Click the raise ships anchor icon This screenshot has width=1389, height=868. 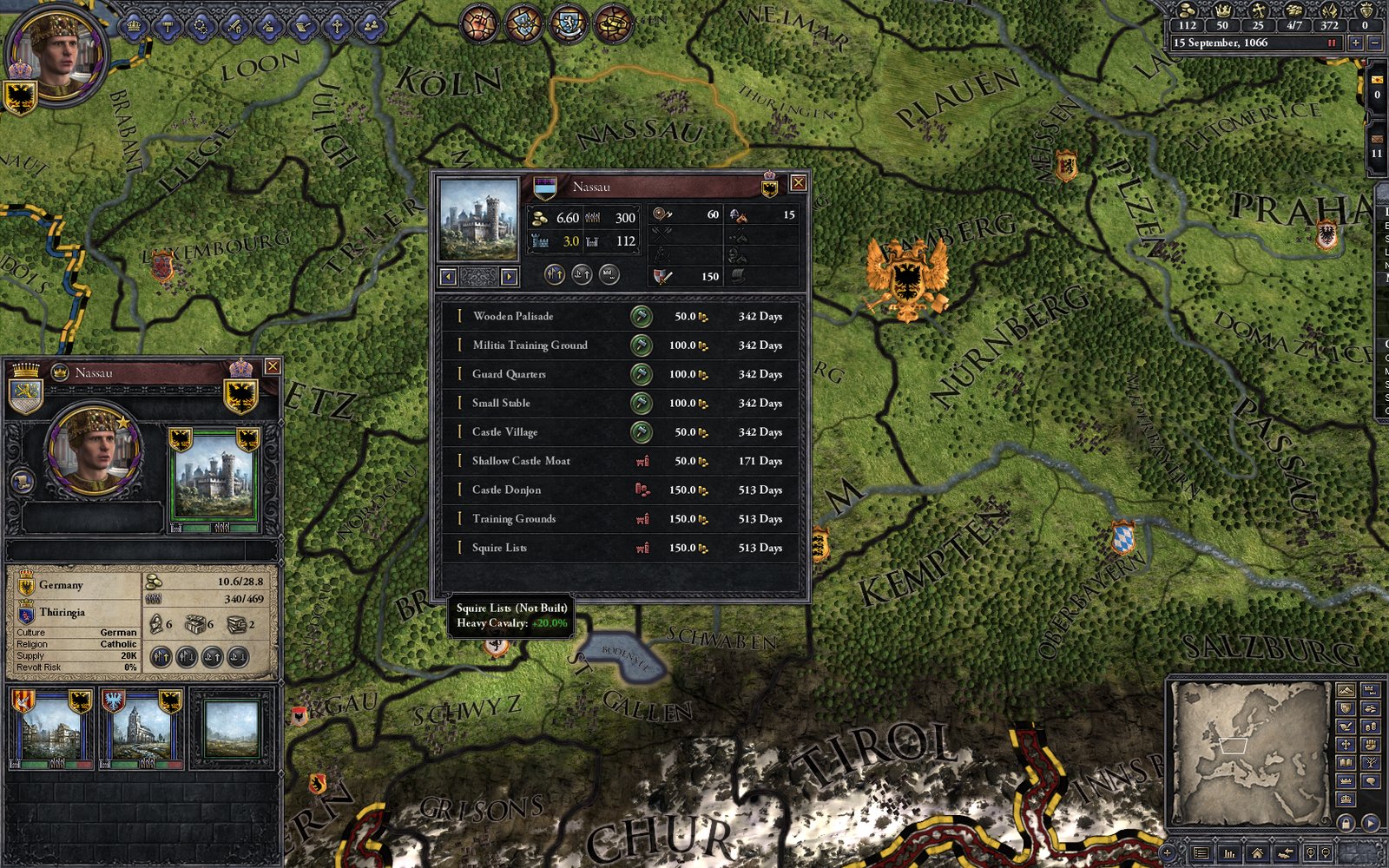(581, 275)
